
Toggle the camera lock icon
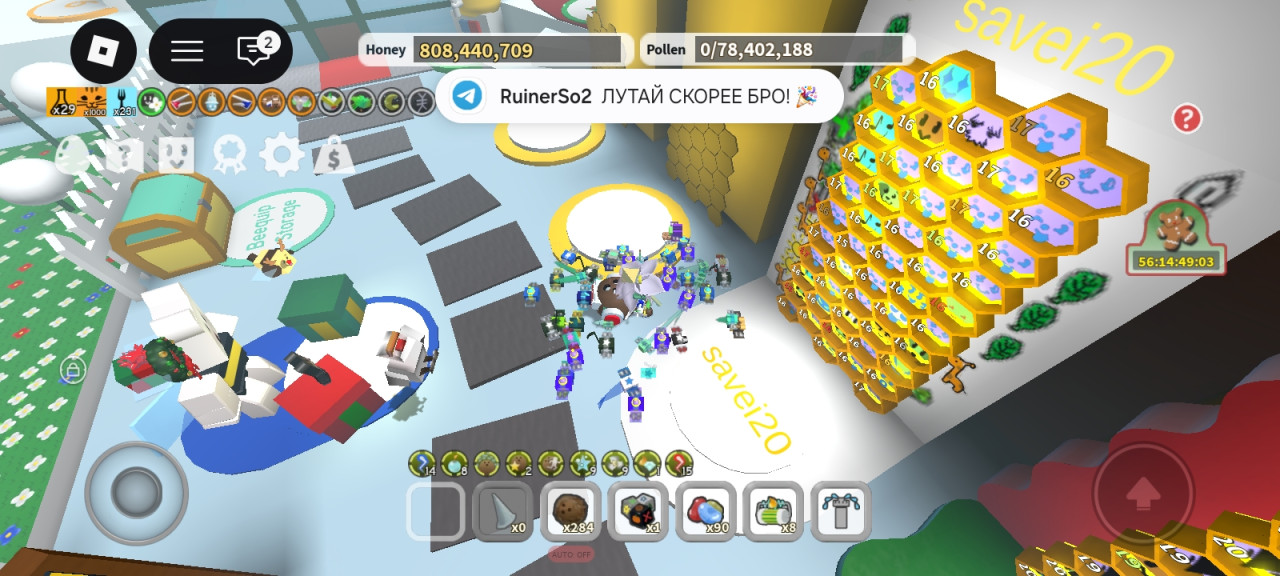71,371
